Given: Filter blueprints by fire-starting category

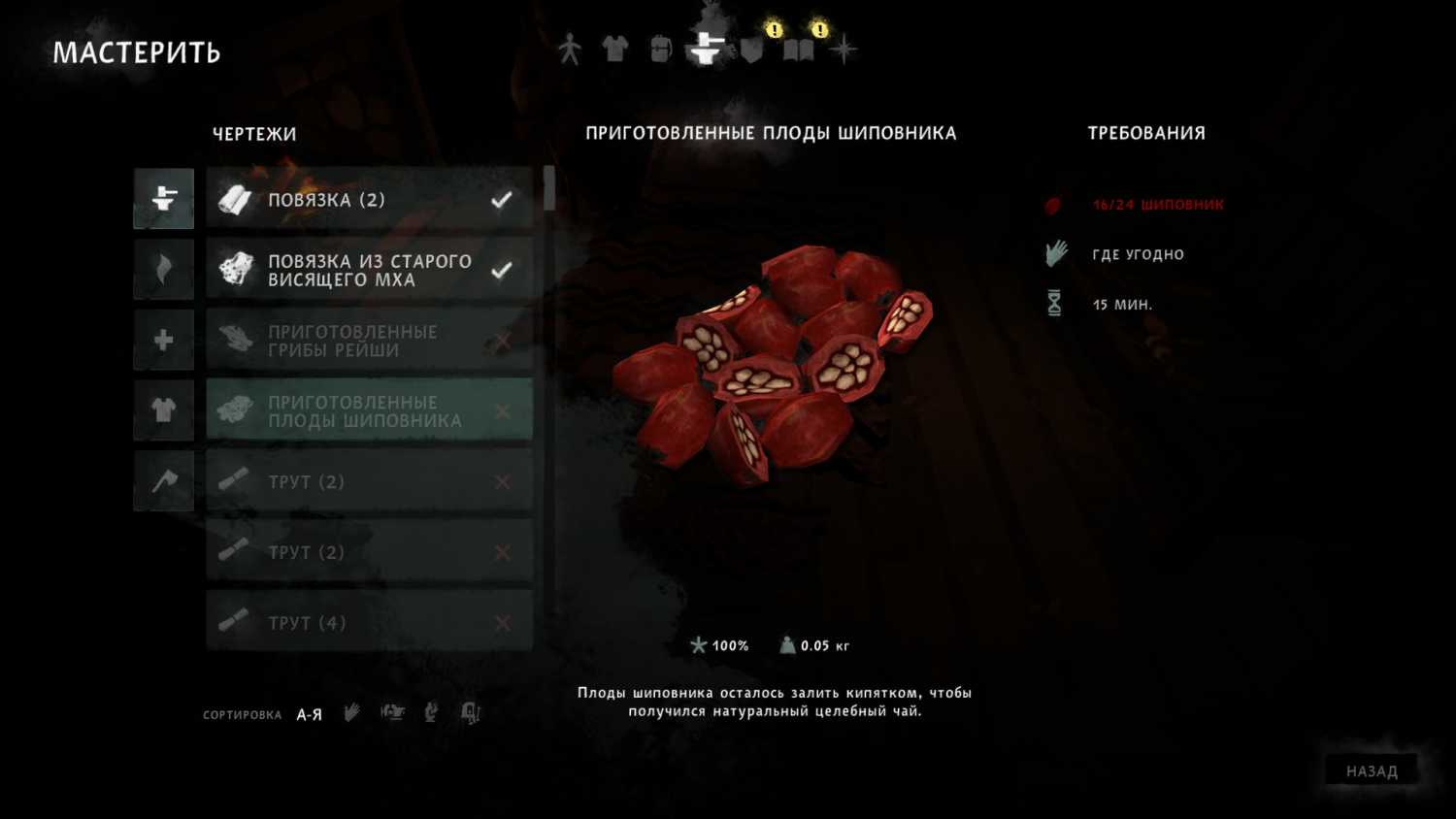Looking at the screenshot, I should coord(164,269).
